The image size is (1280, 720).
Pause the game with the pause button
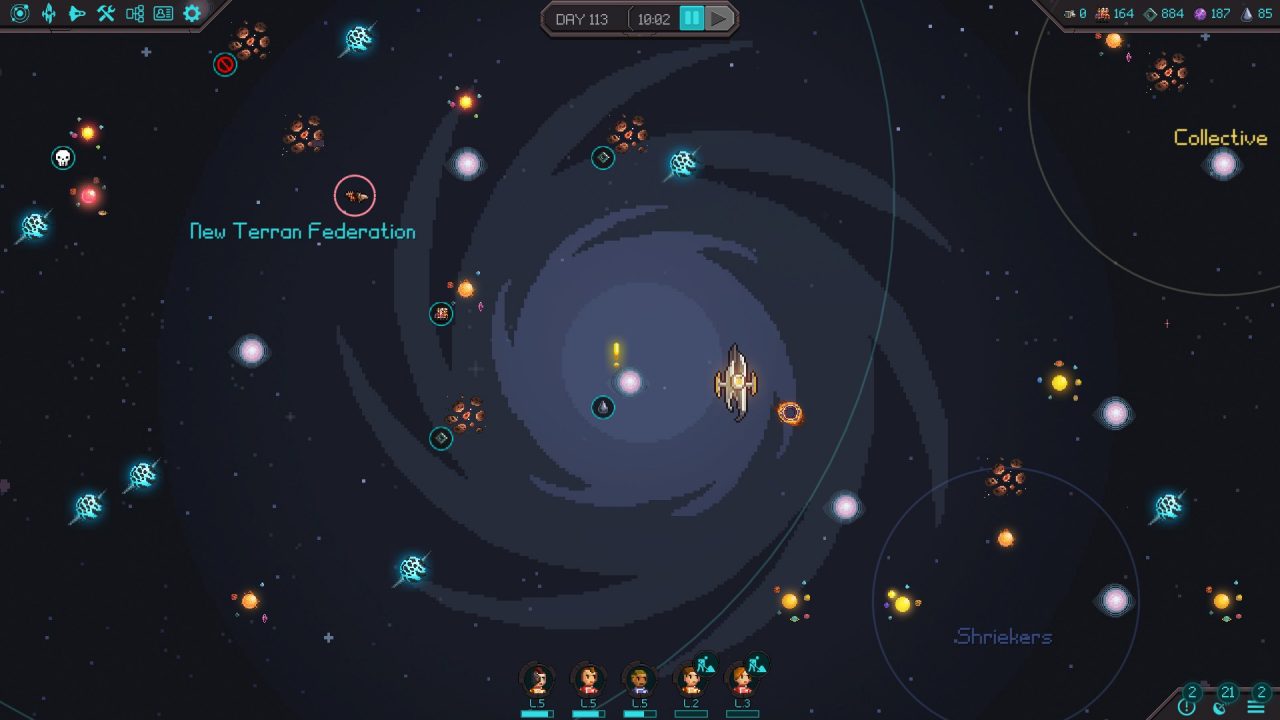[x=691, y=19]
